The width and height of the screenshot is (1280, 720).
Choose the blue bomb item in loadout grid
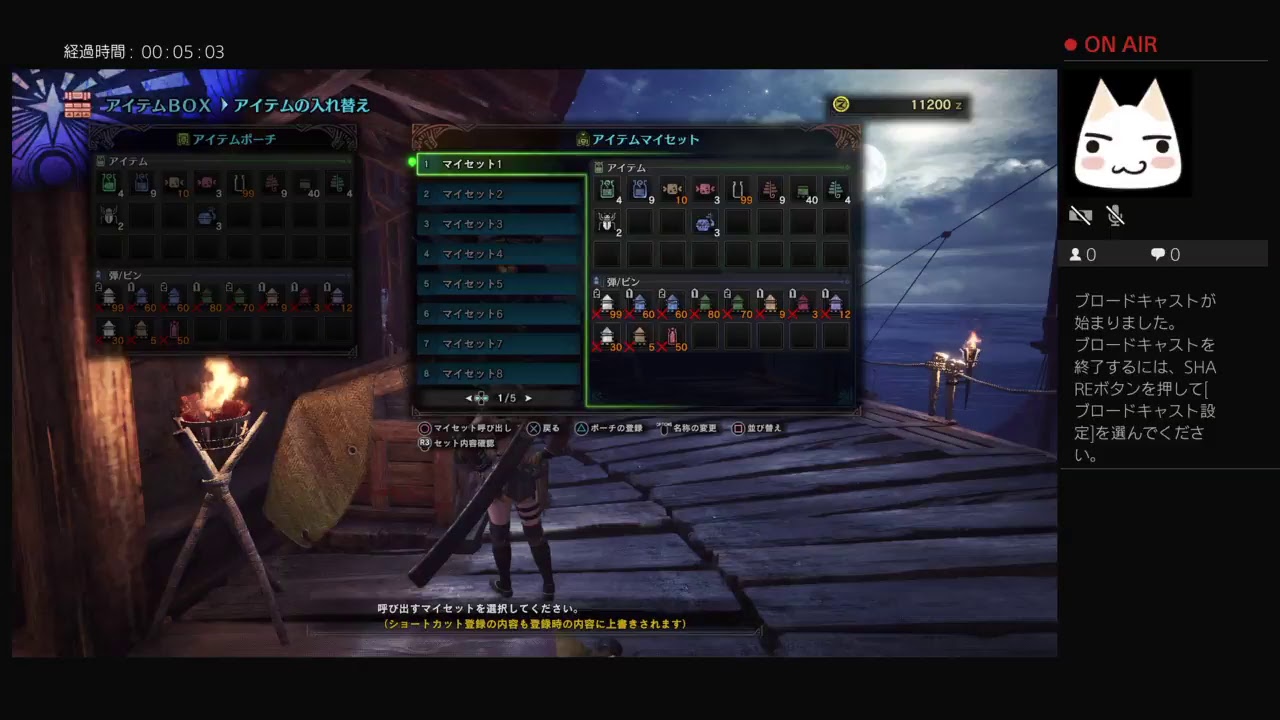click(x=705, y=222)
